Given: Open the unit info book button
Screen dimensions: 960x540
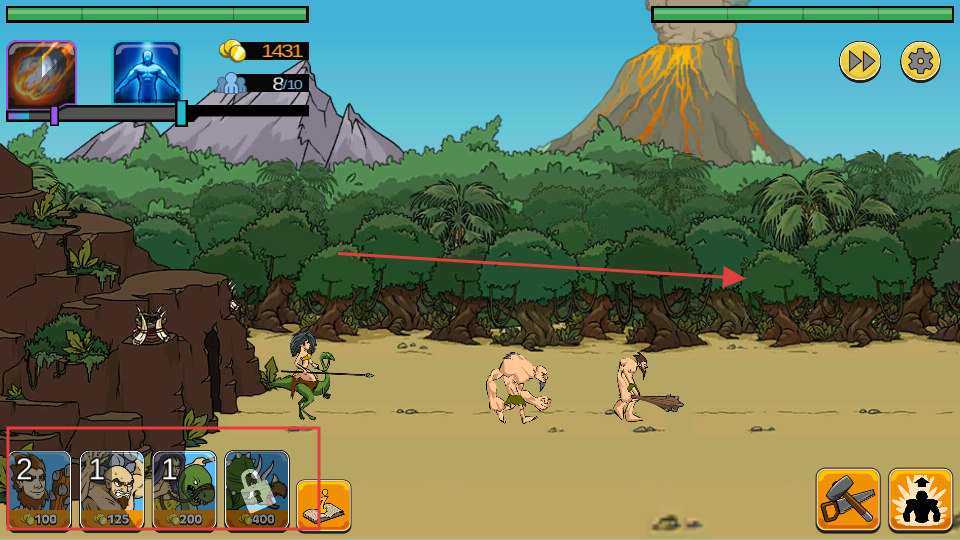Looking at the screenshot, I should (323, 506).
